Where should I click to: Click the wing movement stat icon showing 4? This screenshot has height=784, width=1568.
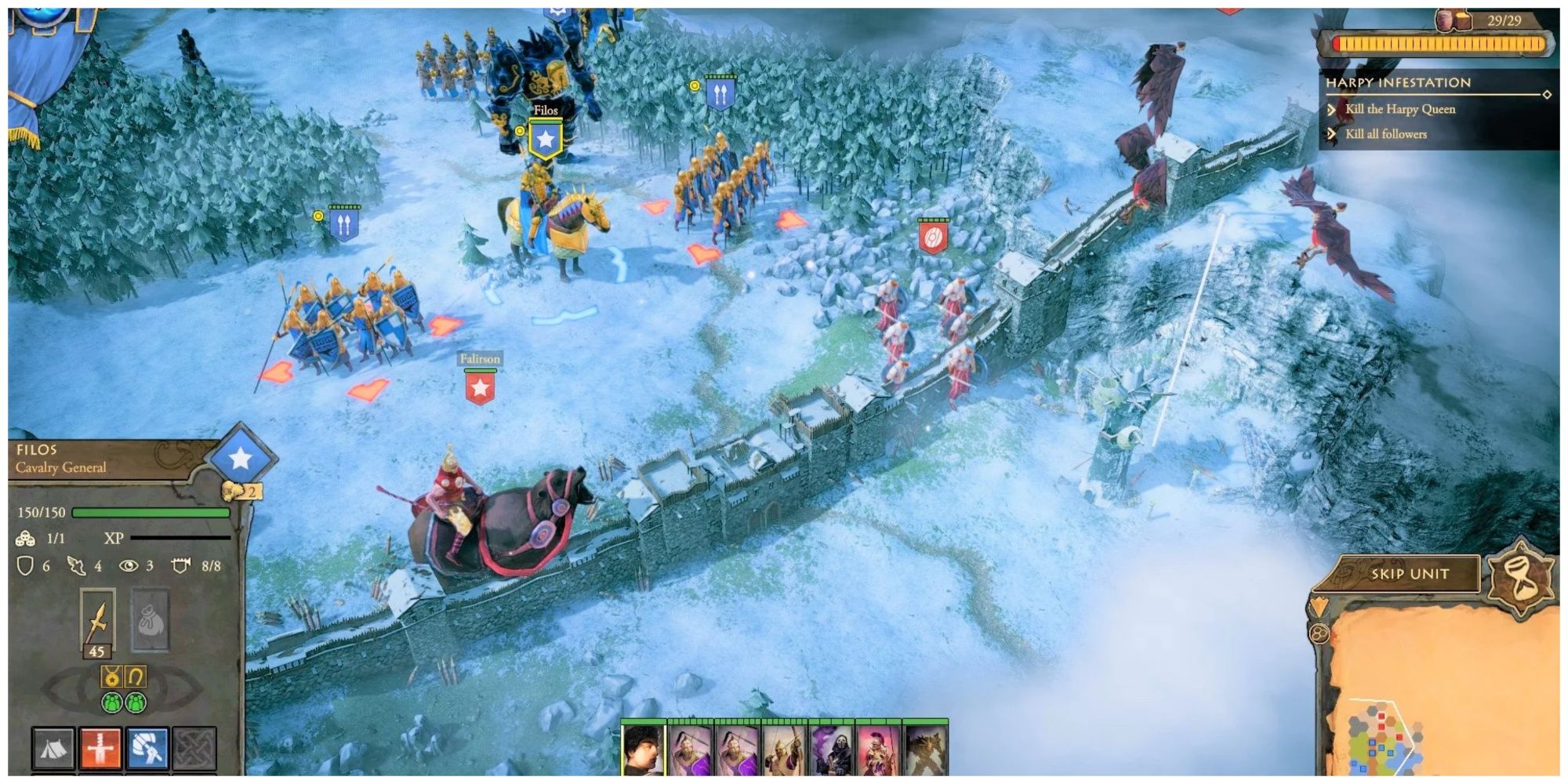coord(76,565)
